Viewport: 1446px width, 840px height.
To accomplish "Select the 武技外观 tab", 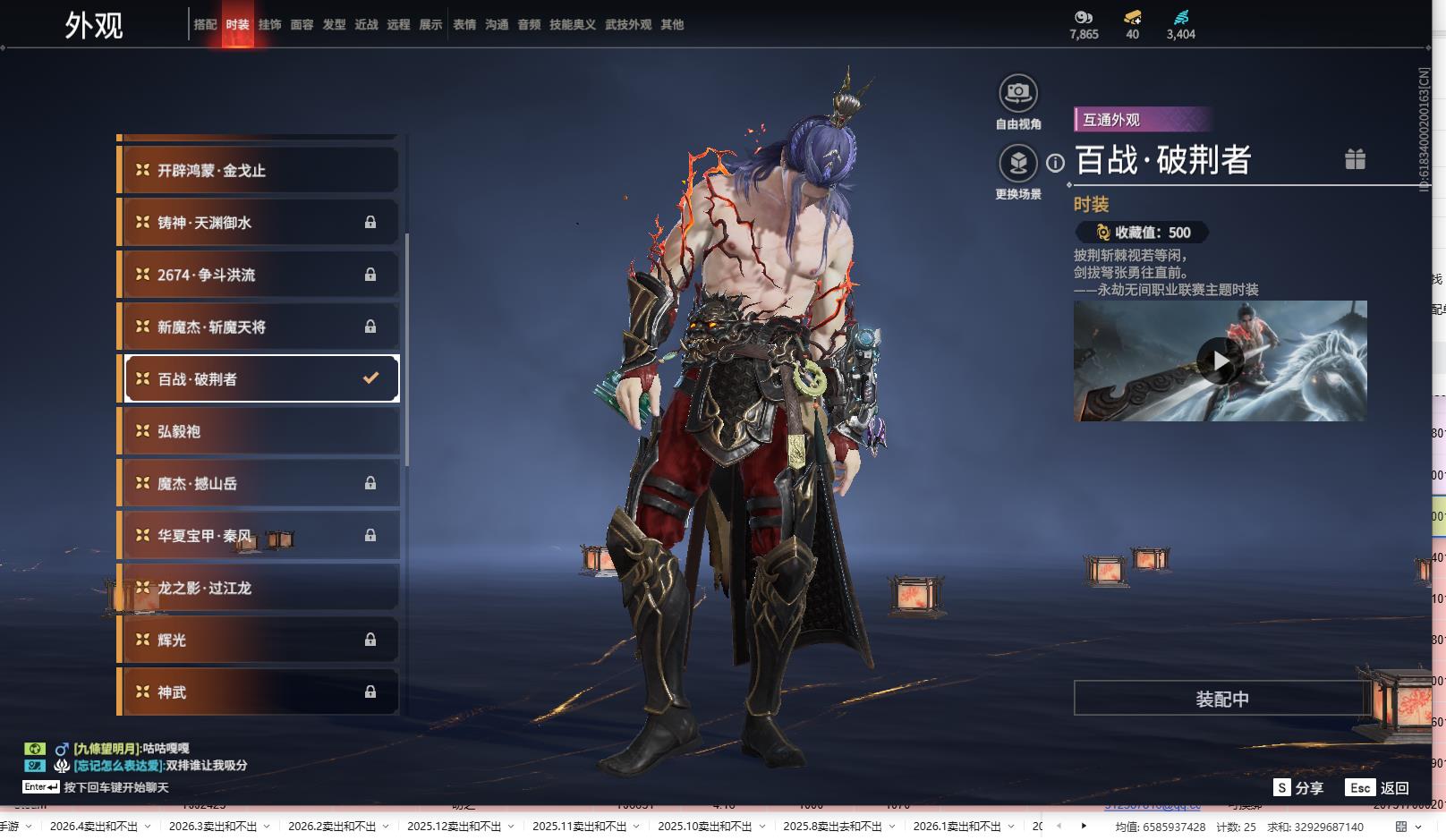I will (x=628, y=25).
